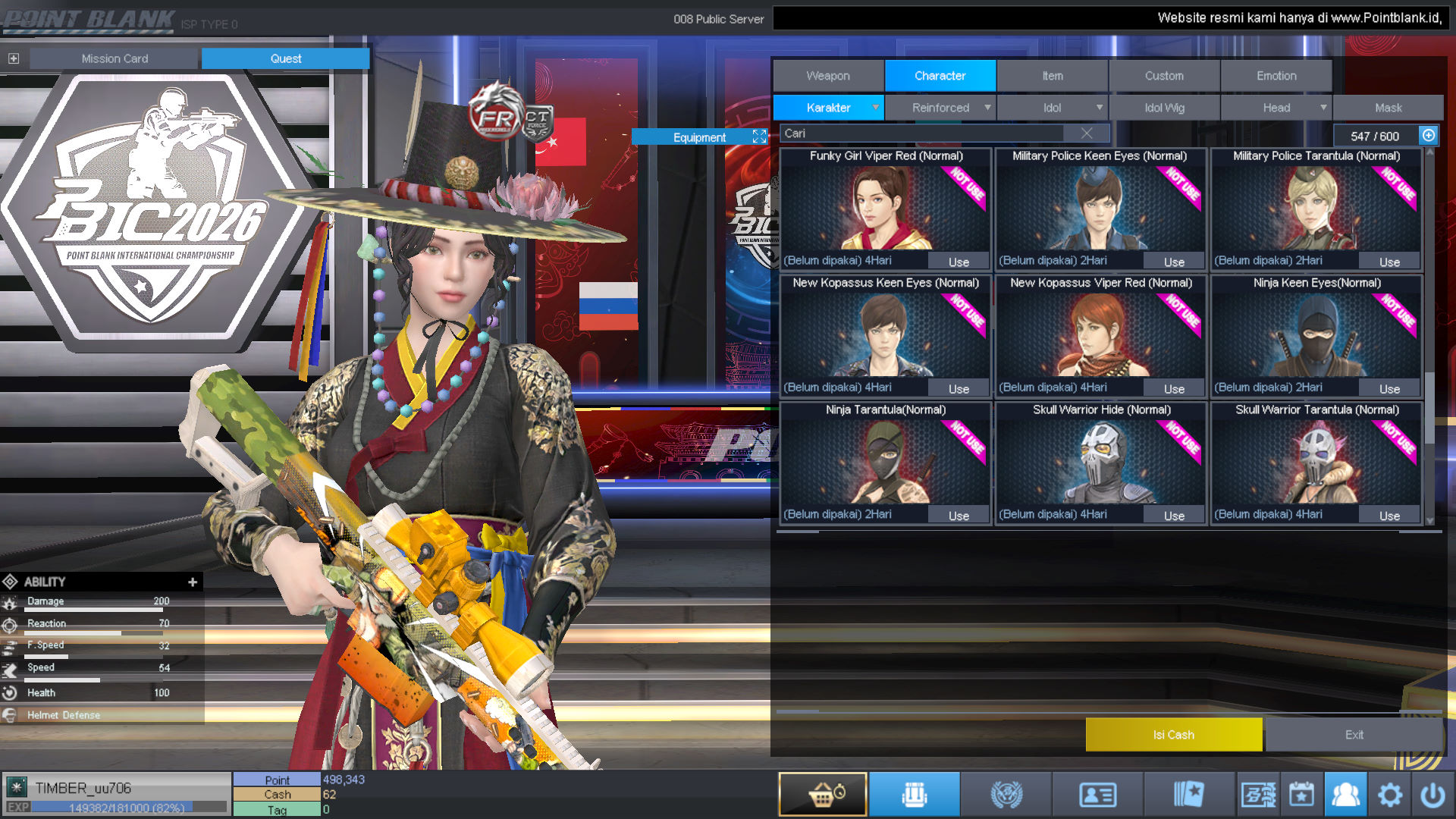Switch to the Mask category

click(1388, 108)
